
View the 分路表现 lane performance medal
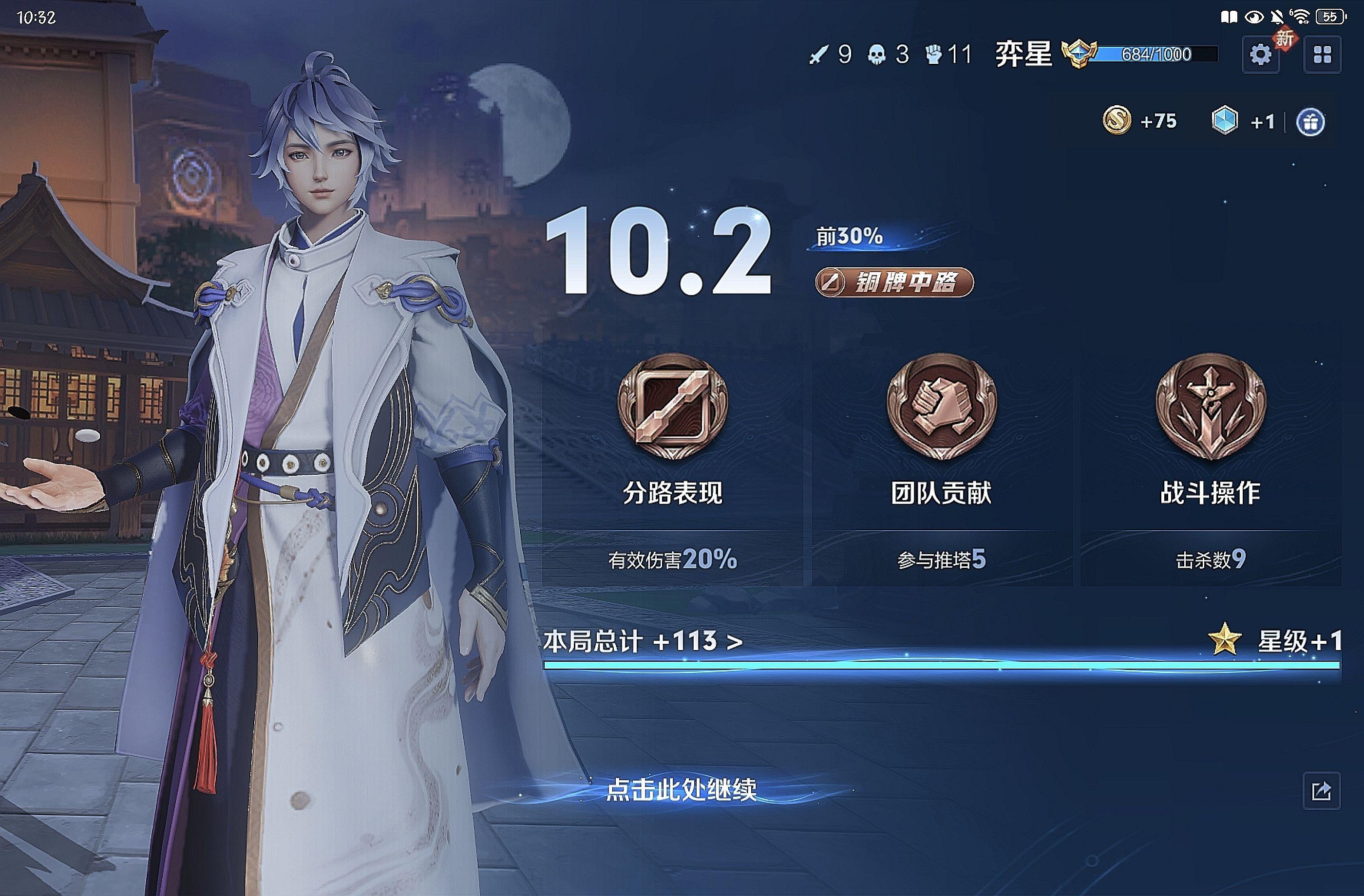point(673,406)
